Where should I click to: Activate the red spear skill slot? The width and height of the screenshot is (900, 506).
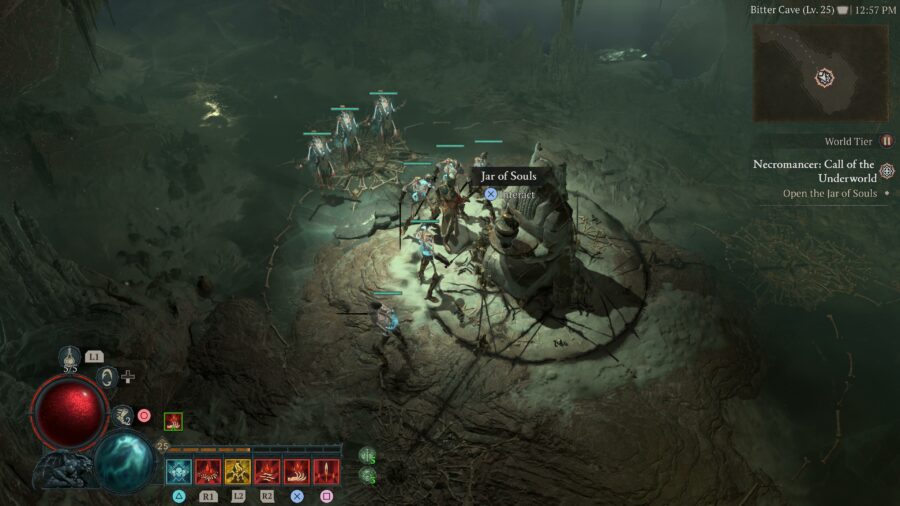point(327,472)
